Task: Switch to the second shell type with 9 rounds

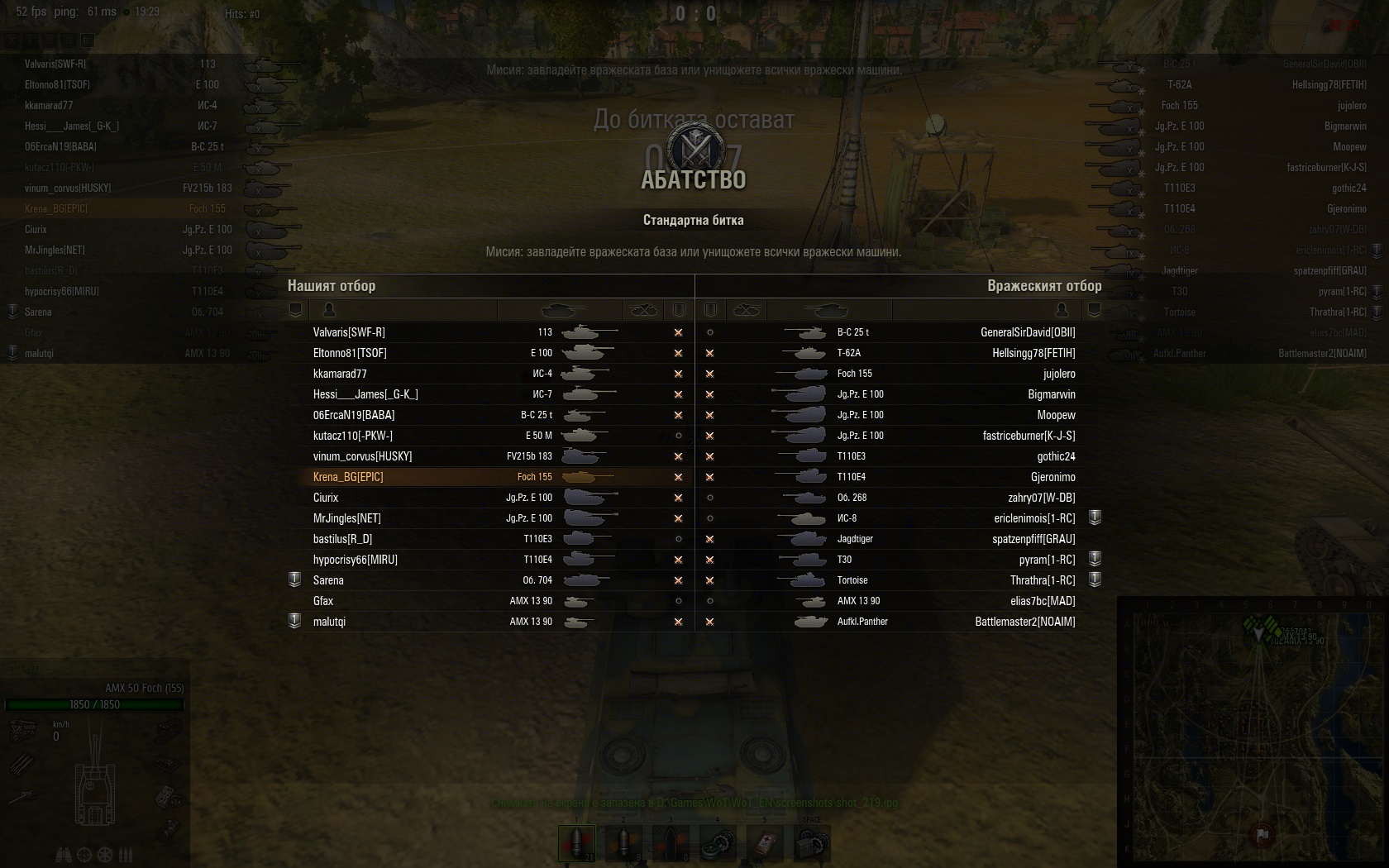Action: click(x=623, y=843)
